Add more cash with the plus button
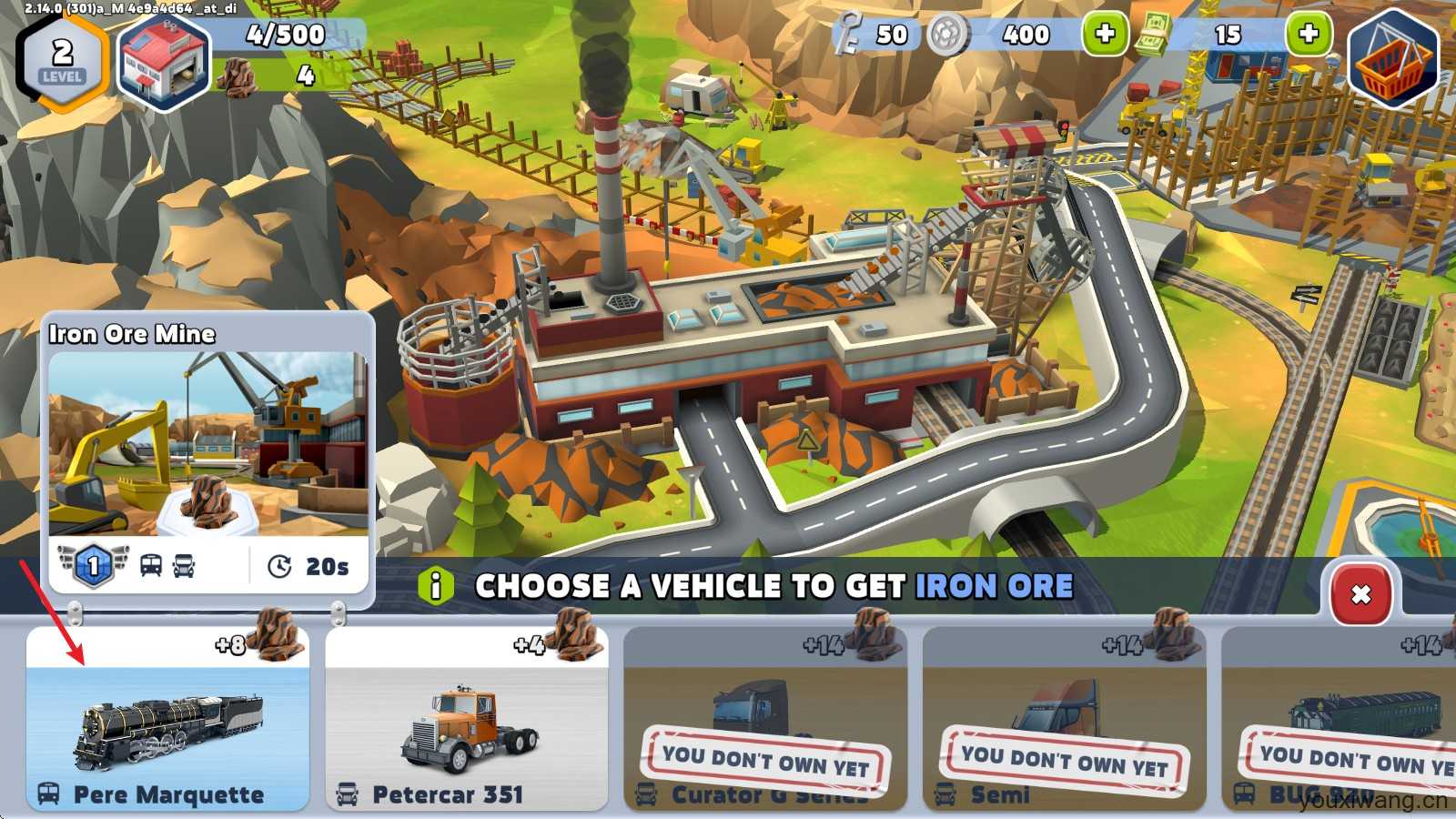Image resolution: width=1456 pixels, height=819 pixels. click(x=1308, y=35)
